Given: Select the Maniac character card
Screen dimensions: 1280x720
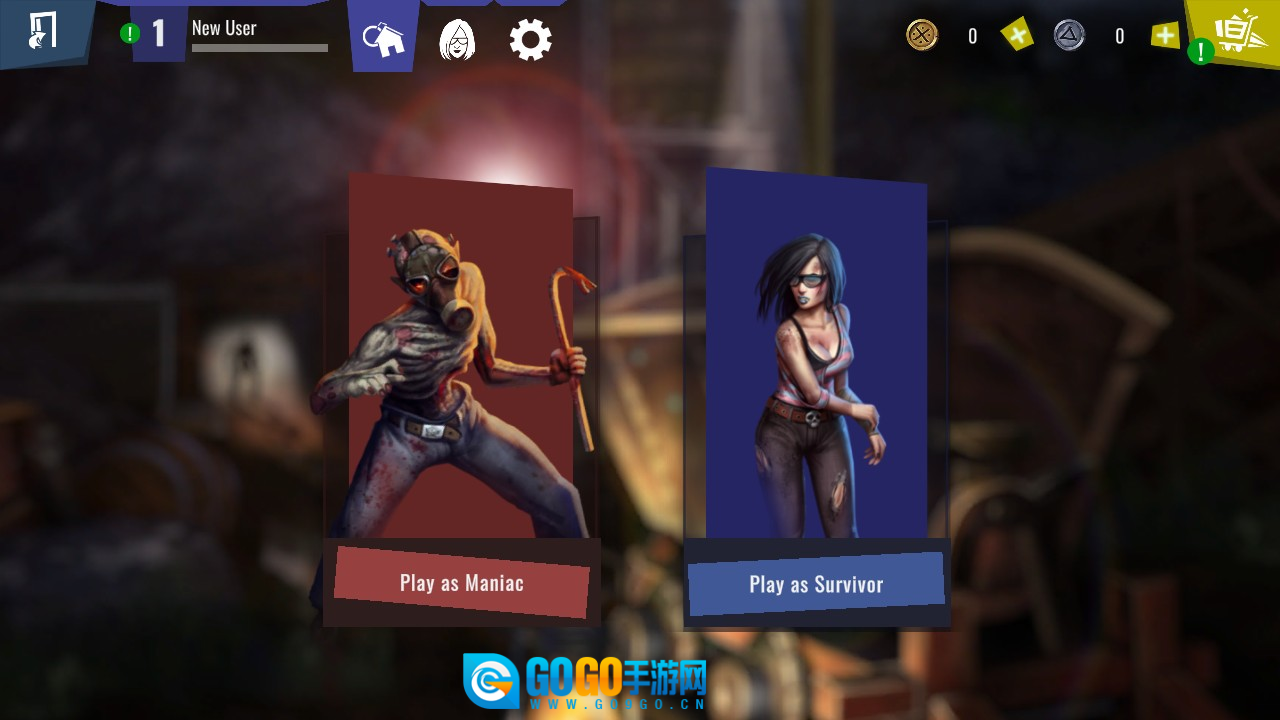Looking at the screenshot, I should click(x=461, y=360).
